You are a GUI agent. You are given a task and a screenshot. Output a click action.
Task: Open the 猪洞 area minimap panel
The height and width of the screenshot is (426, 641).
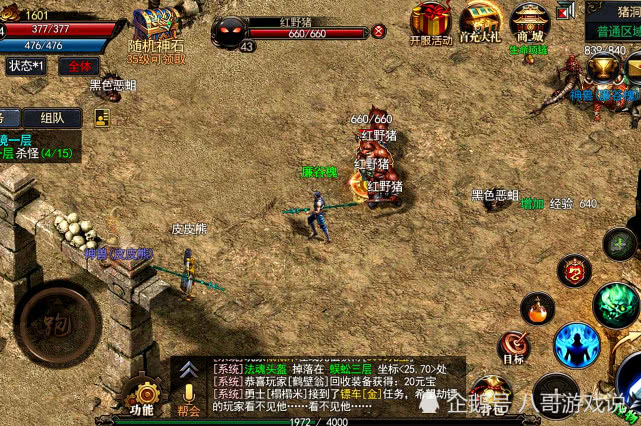(614, 20)
